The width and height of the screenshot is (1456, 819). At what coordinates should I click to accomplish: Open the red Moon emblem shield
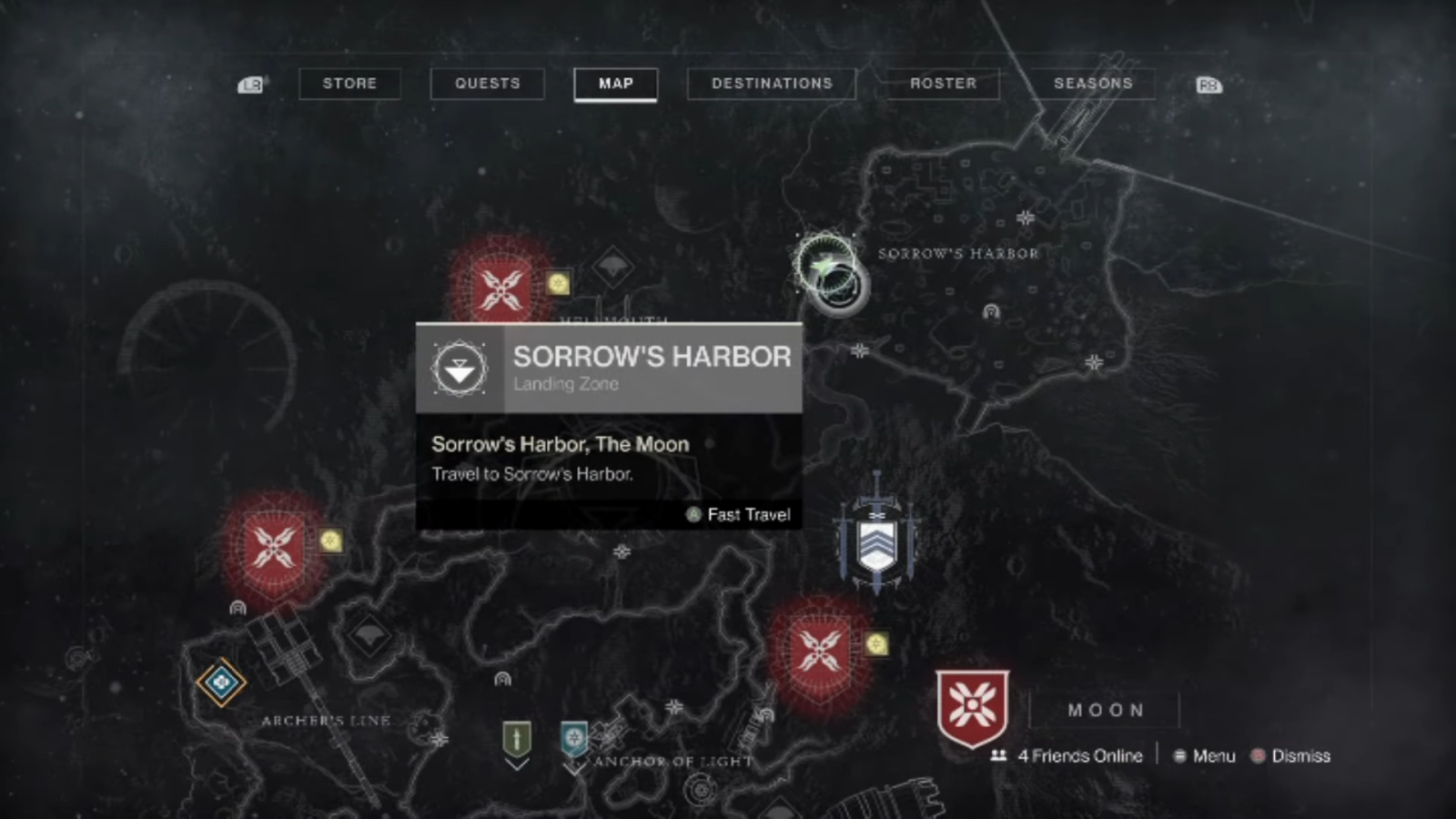(x=972, y=708)
